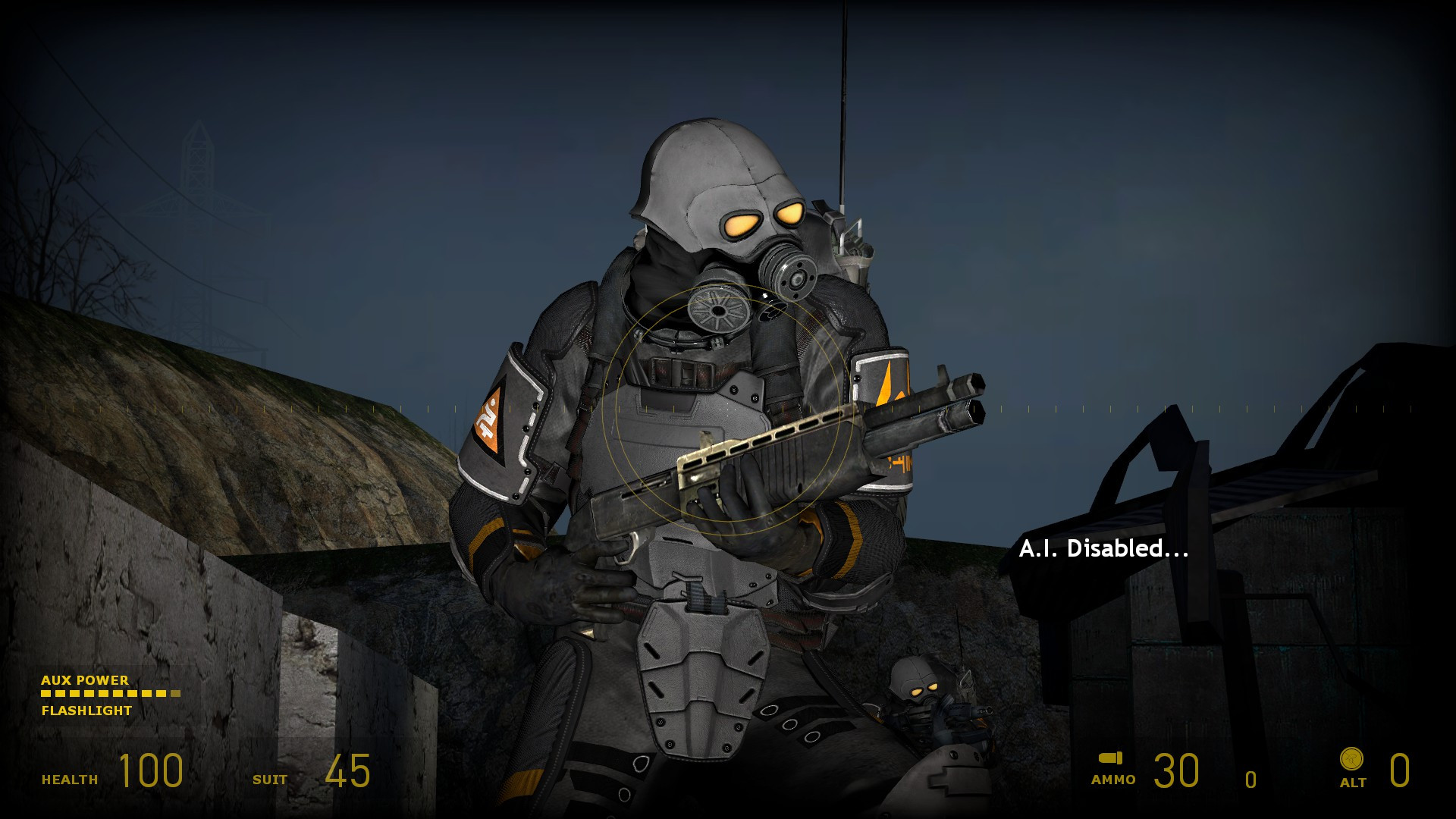Expand the secondary ammo counter showing 0
Image resolution: width=1456 pixels, height=819 pixels.
pos(1250,781)
